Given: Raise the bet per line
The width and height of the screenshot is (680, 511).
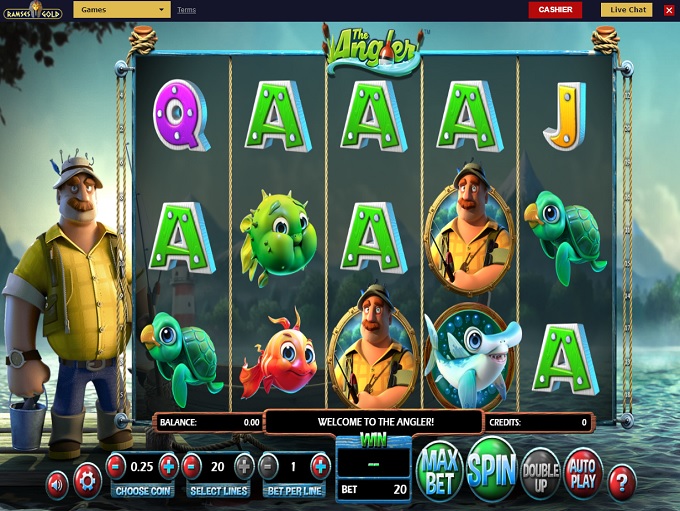Looking at the screenshot, I should coord(320,466).
